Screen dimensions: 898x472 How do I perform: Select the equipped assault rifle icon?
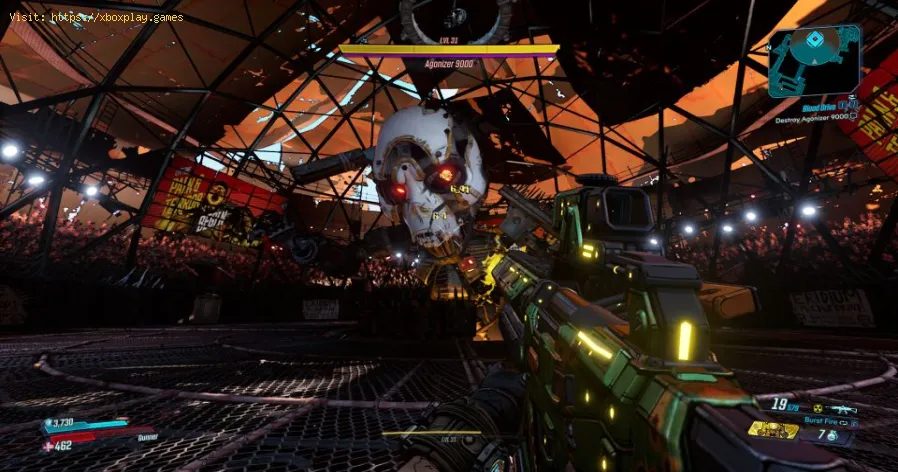[x=842, y=410]
